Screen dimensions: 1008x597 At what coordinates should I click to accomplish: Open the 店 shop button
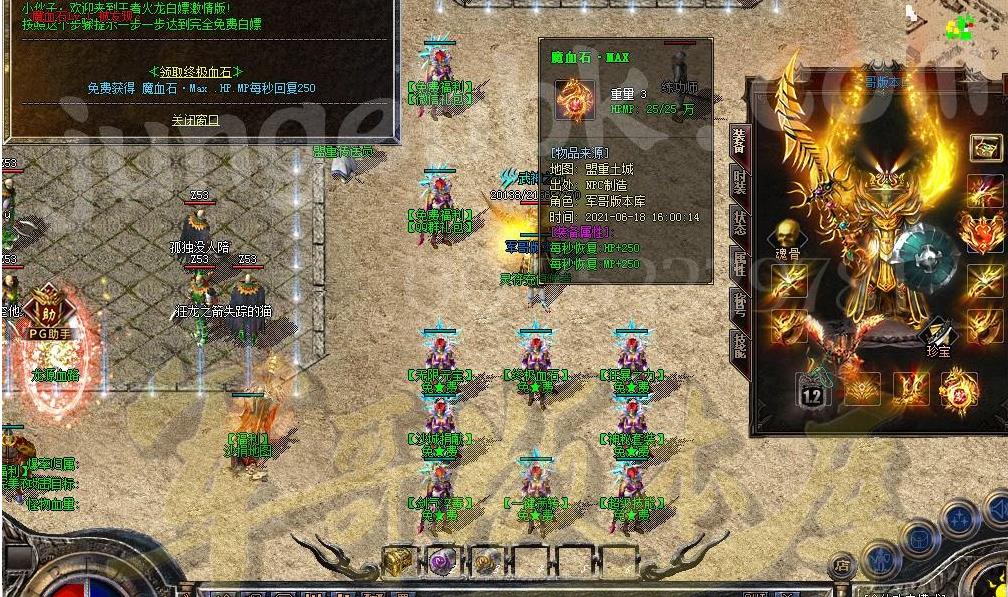click(843, 567)
